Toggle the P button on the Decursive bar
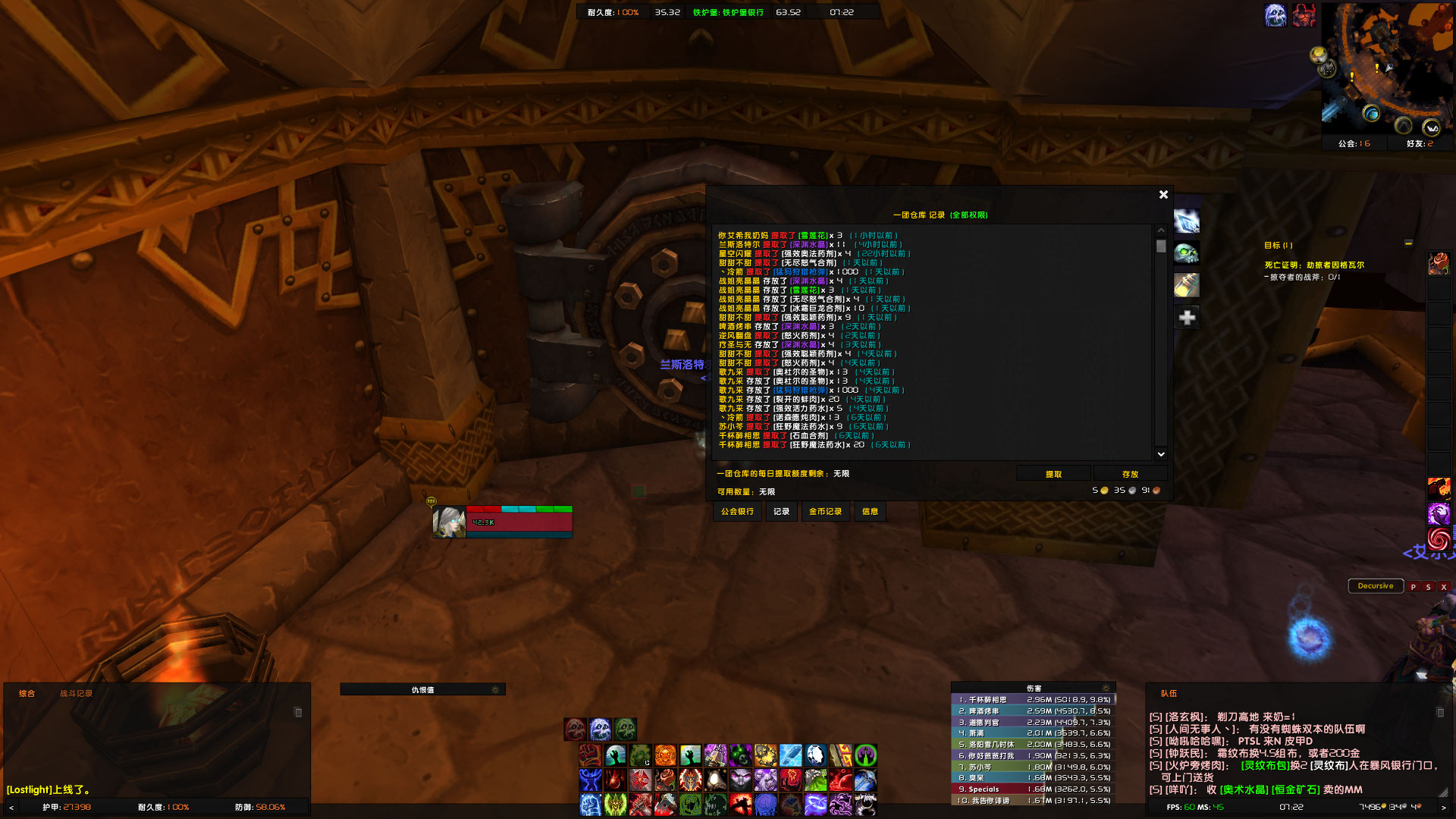 pyautogui.click(x=1414, y=586)
